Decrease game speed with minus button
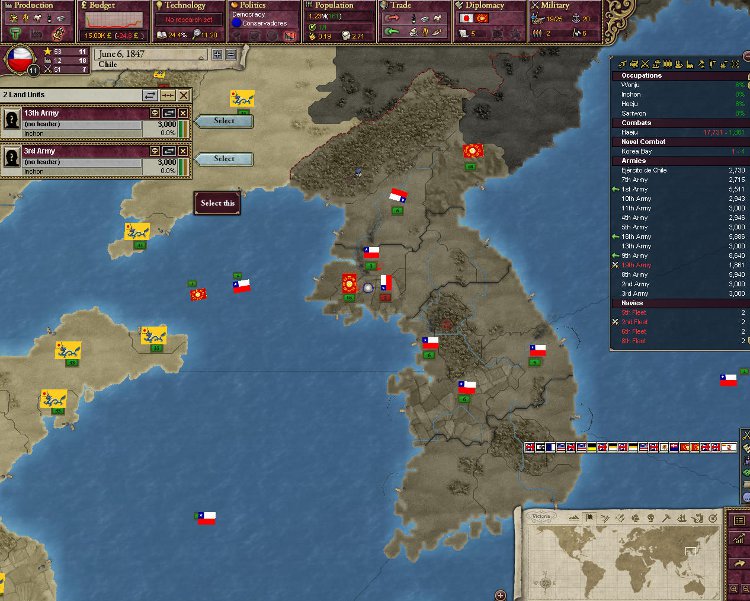 click(x=231, y=54)
